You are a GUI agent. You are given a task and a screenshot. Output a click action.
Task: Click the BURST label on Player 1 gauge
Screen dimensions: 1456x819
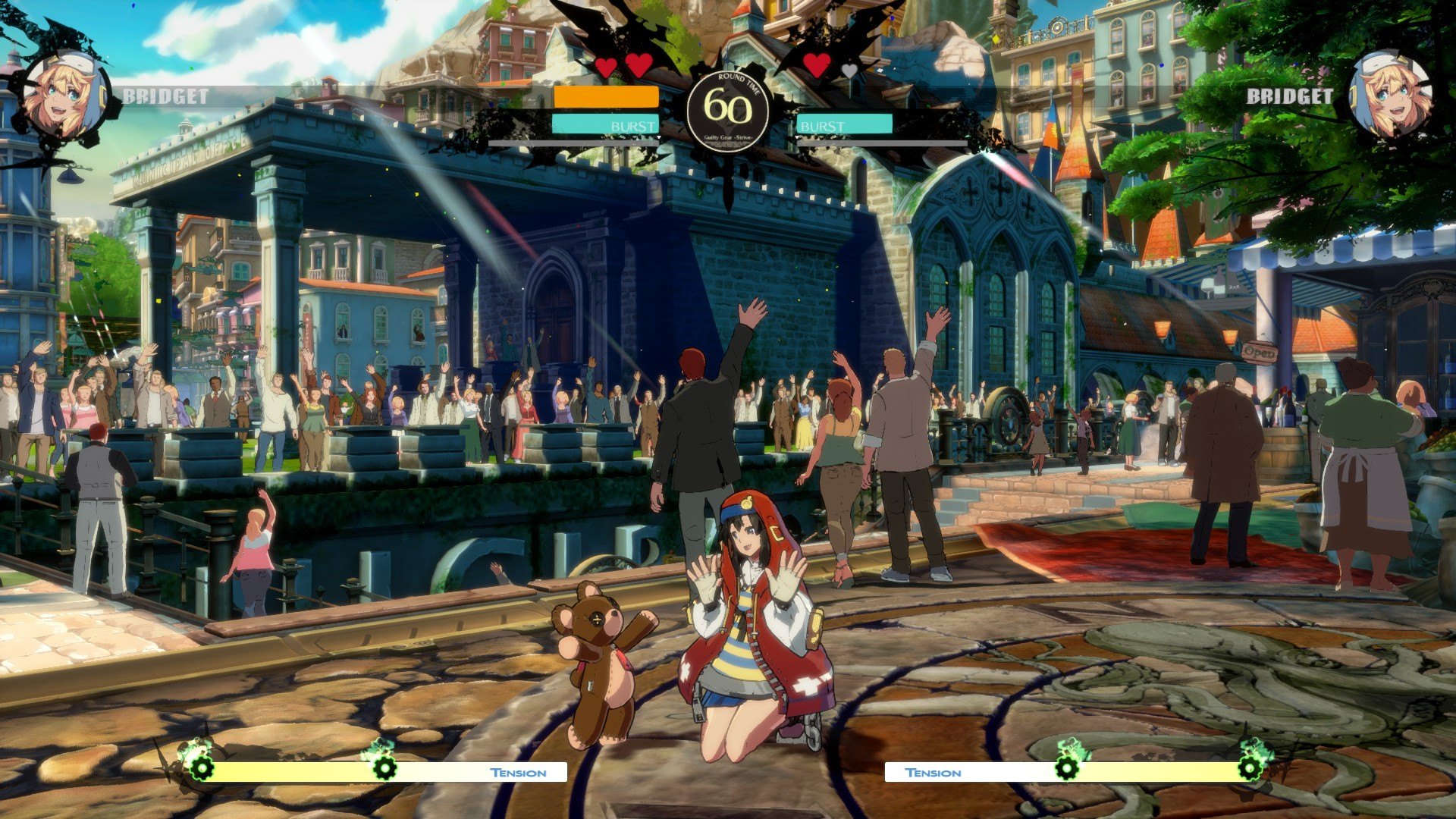632,126
